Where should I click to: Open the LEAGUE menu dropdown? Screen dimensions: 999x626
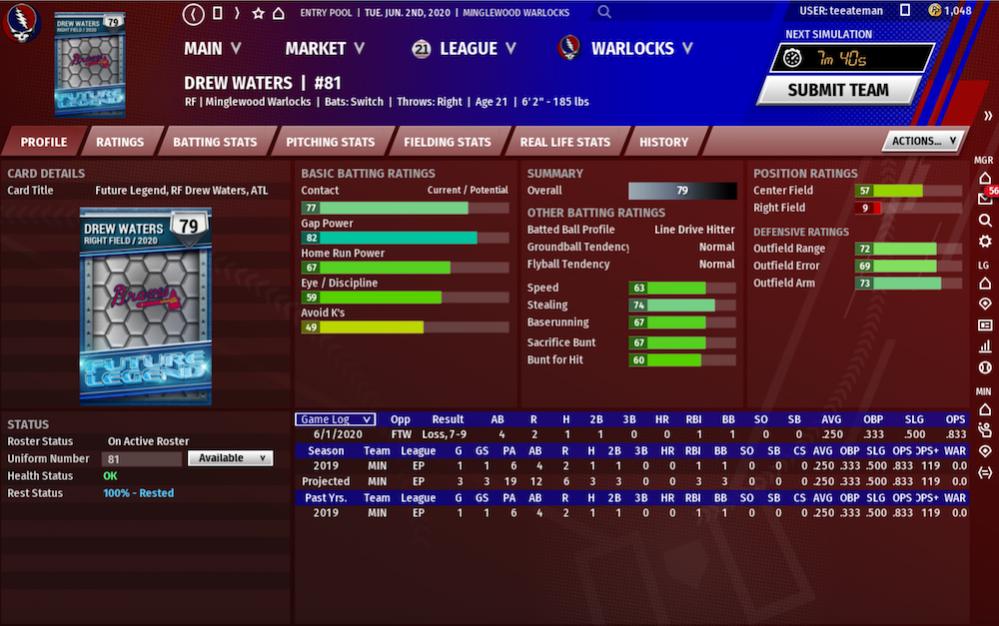(x=464, y=48)
